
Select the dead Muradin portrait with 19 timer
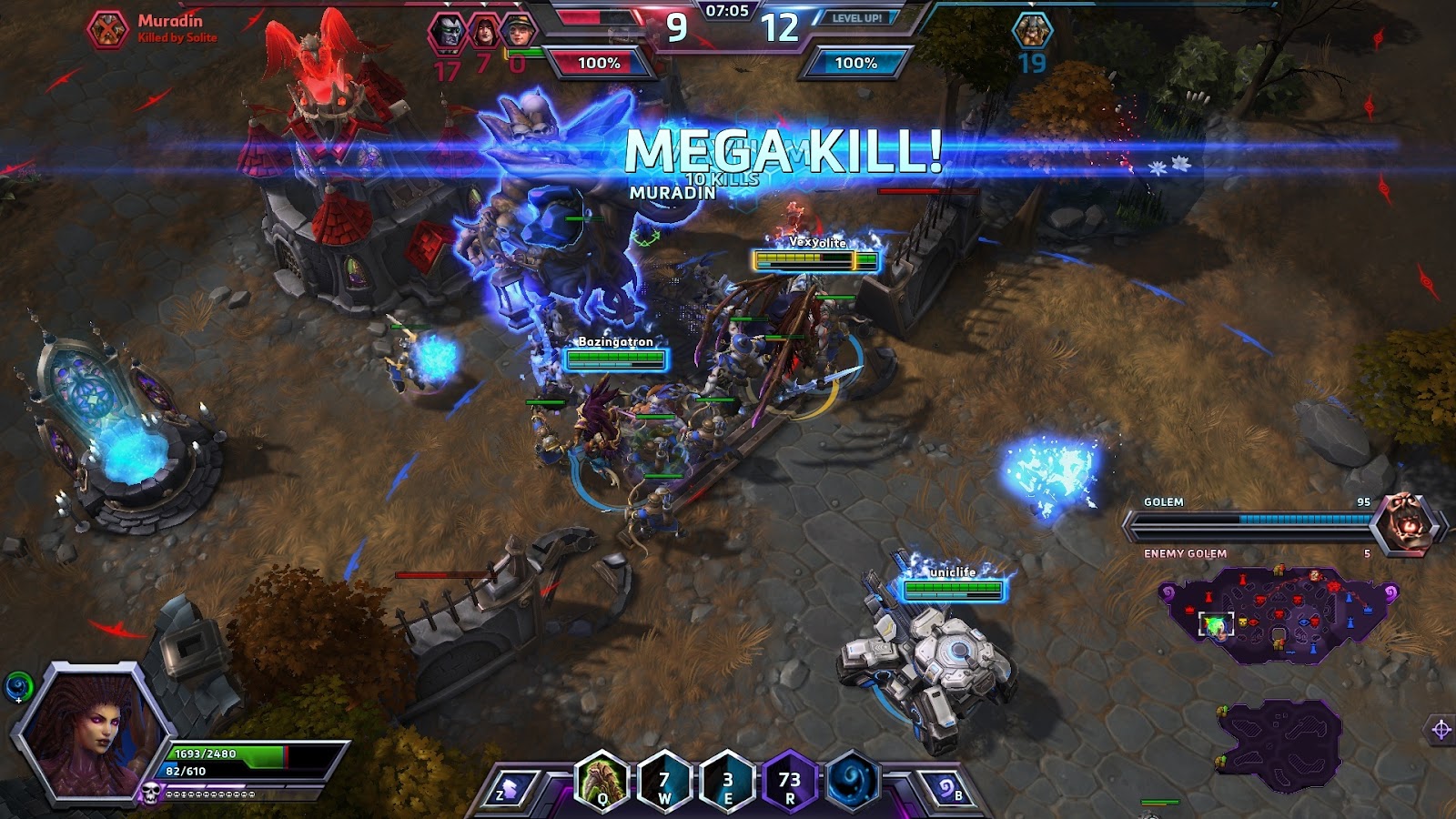[x=1032, y=31]
